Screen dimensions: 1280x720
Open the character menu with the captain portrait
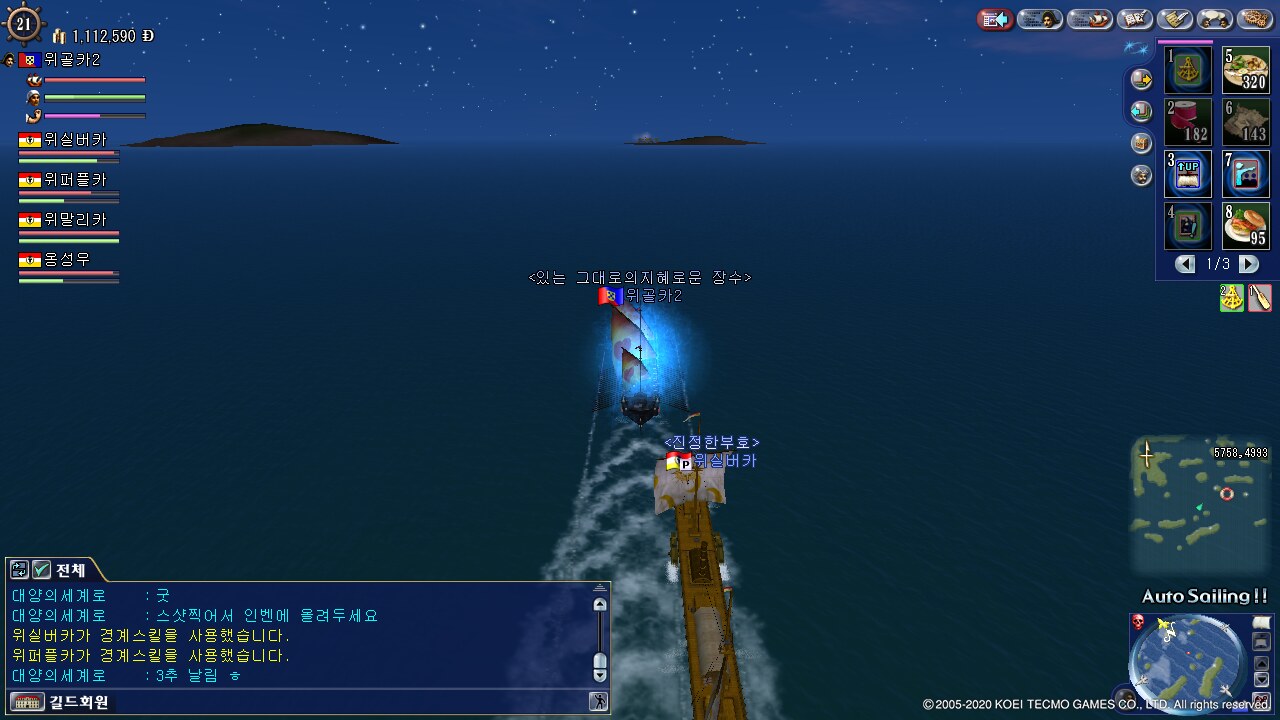click(1040, 19)
